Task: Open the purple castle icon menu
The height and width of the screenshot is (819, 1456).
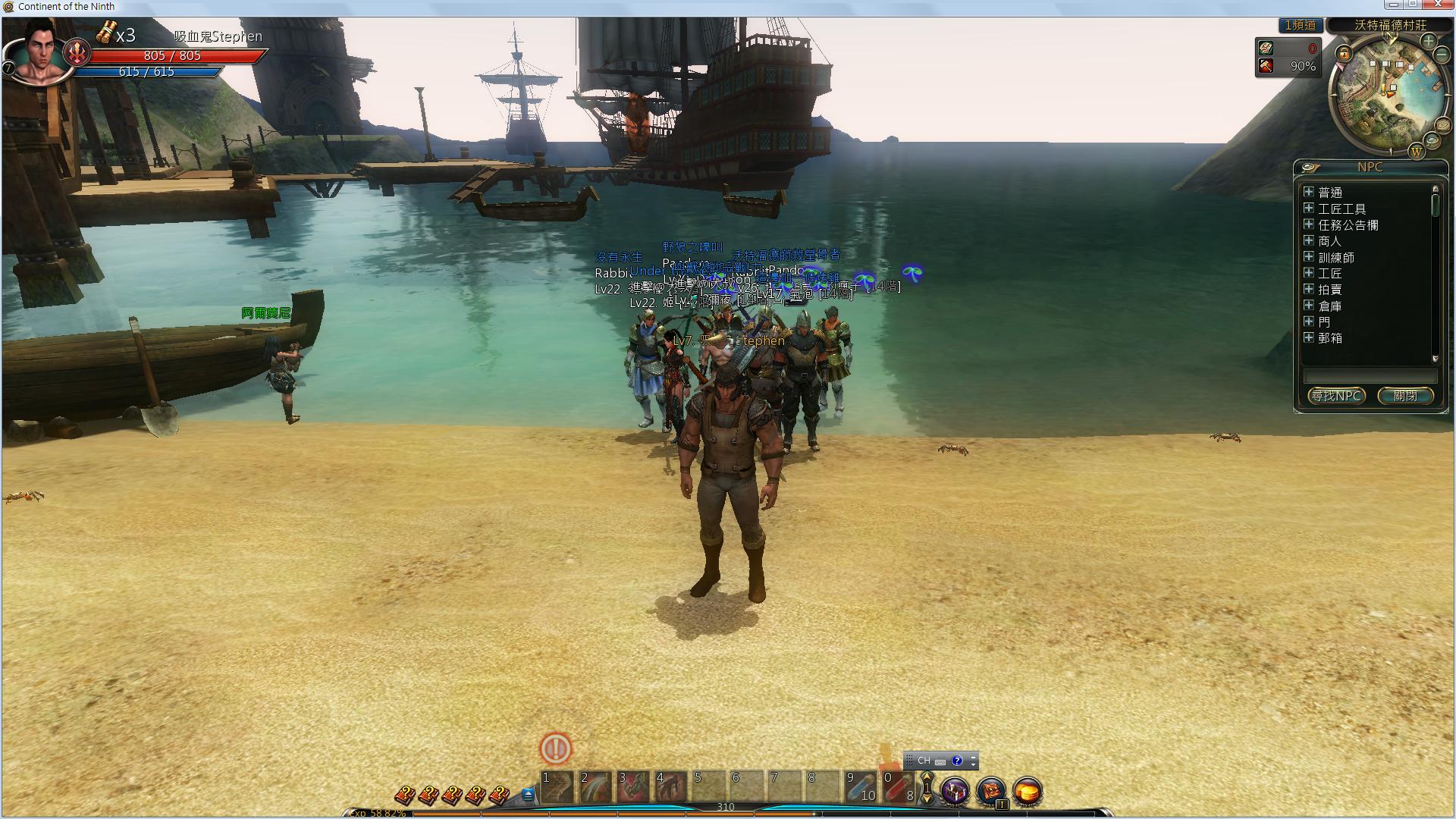Action: (955, 792)
